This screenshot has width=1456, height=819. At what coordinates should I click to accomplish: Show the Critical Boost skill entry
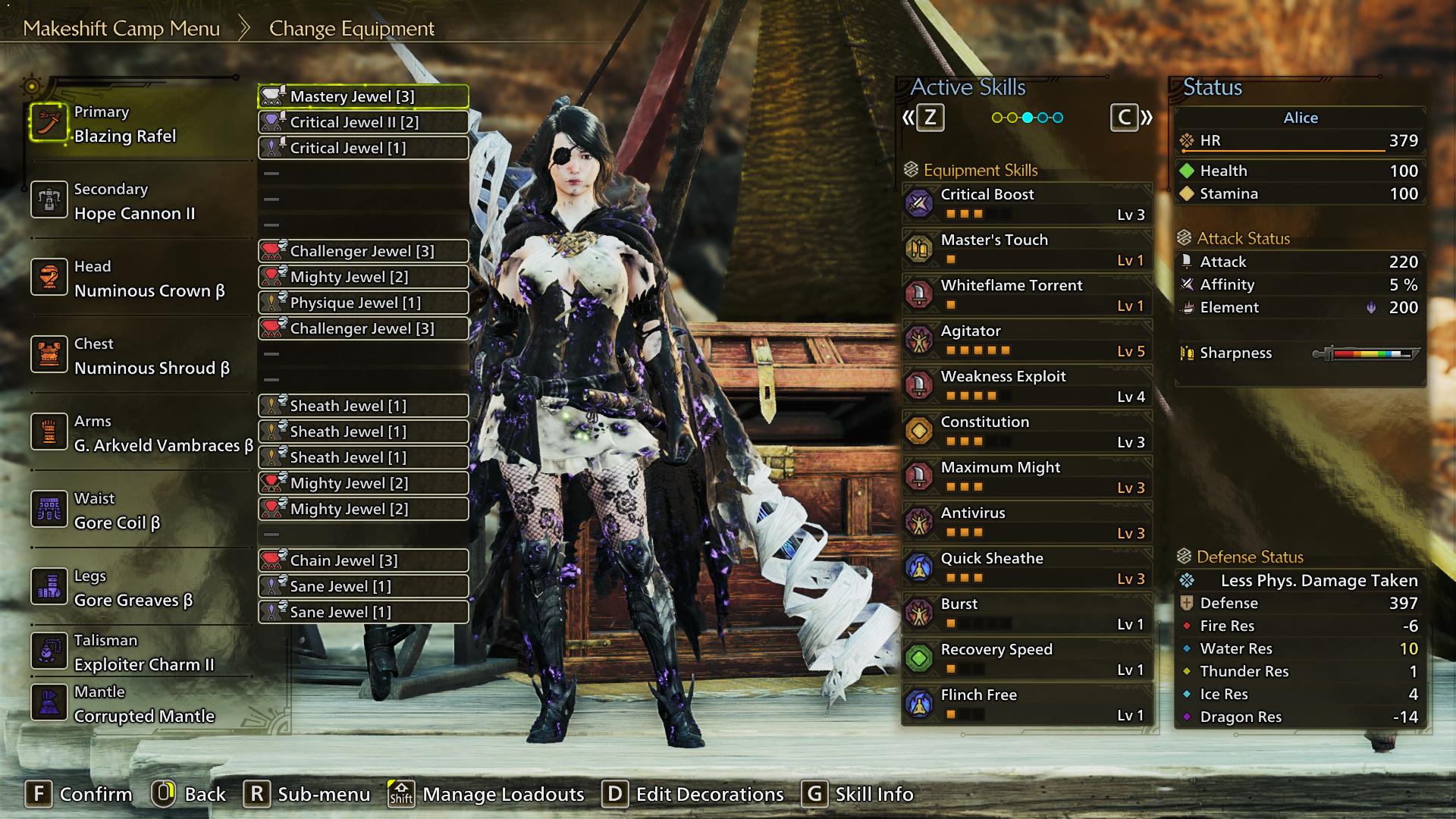pos(1028,203)
